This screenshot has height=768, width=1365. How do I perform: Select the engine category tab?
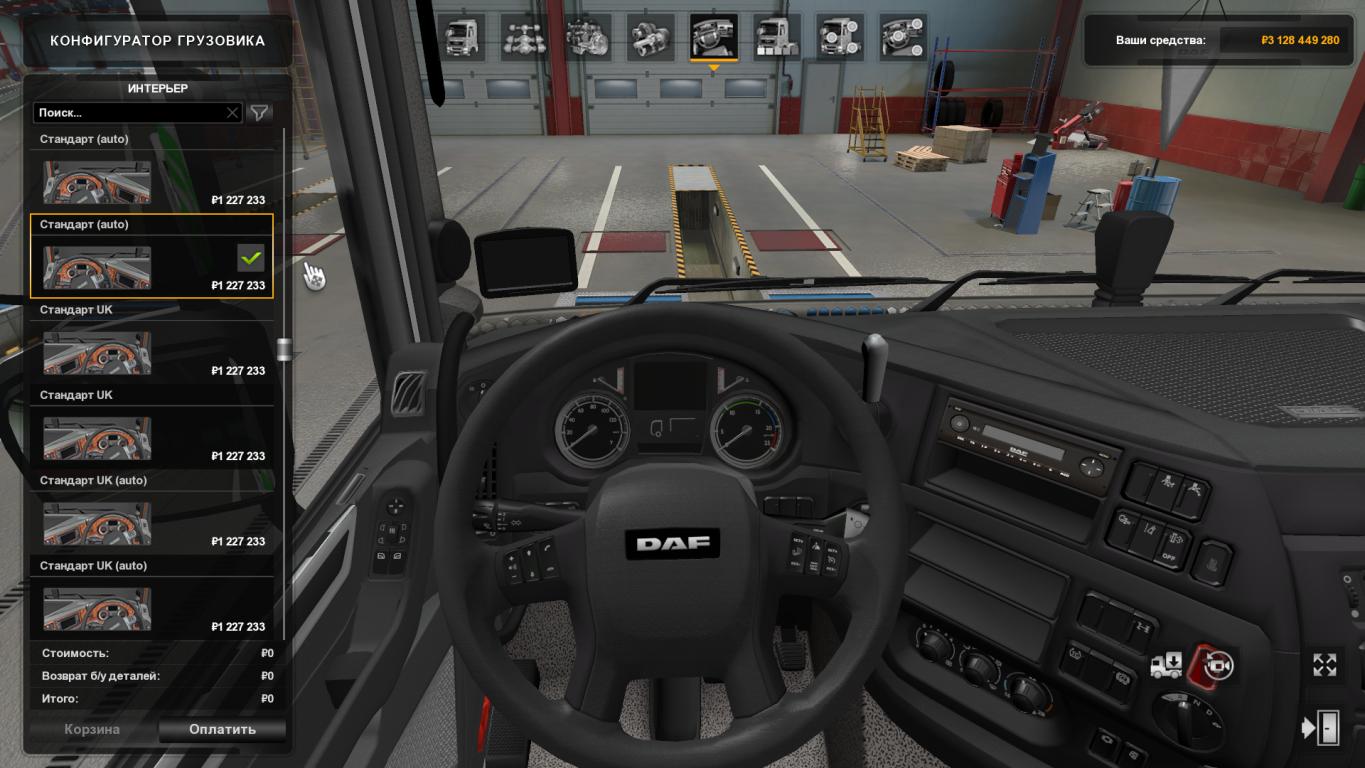[586, 37]
